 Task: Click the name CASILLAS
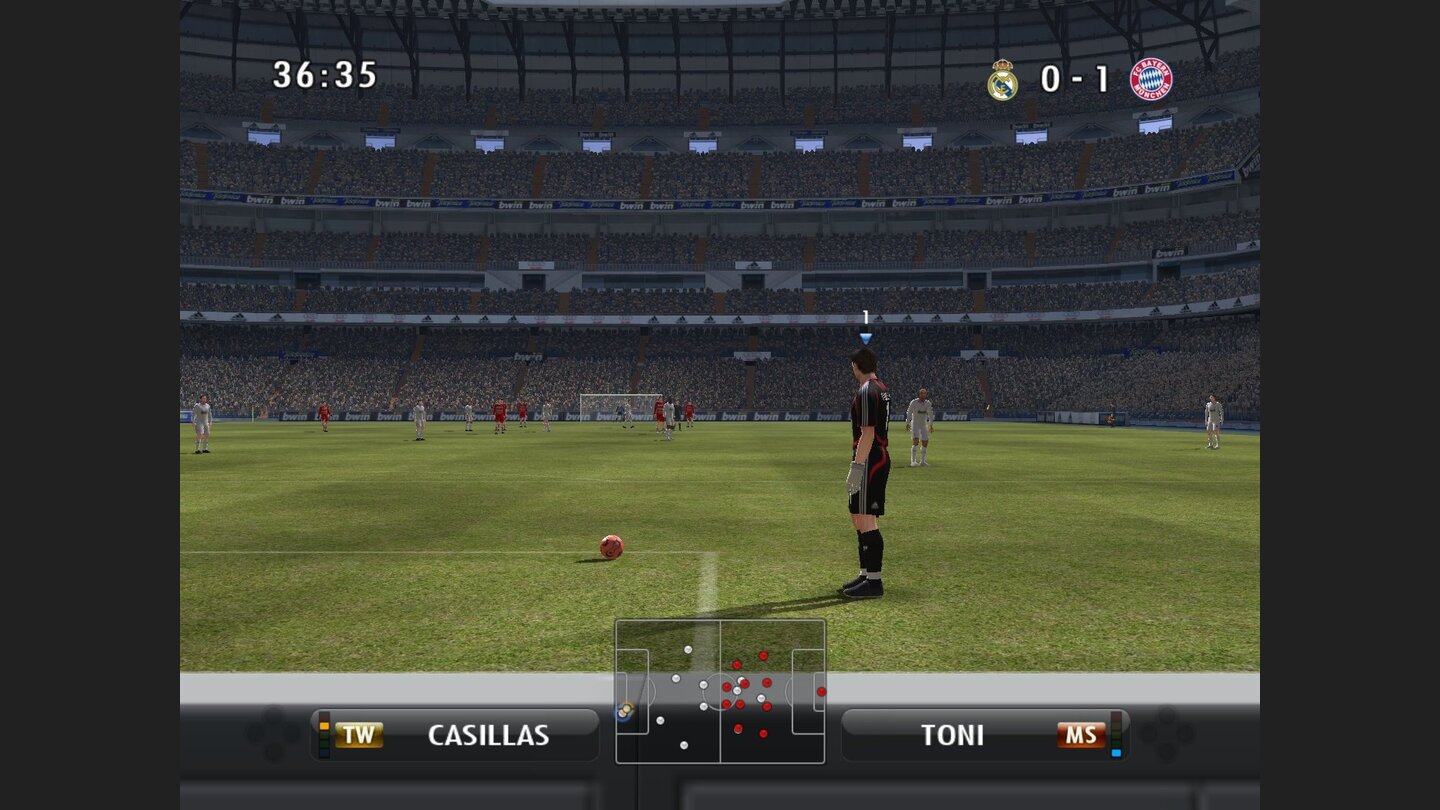(490, 734)
